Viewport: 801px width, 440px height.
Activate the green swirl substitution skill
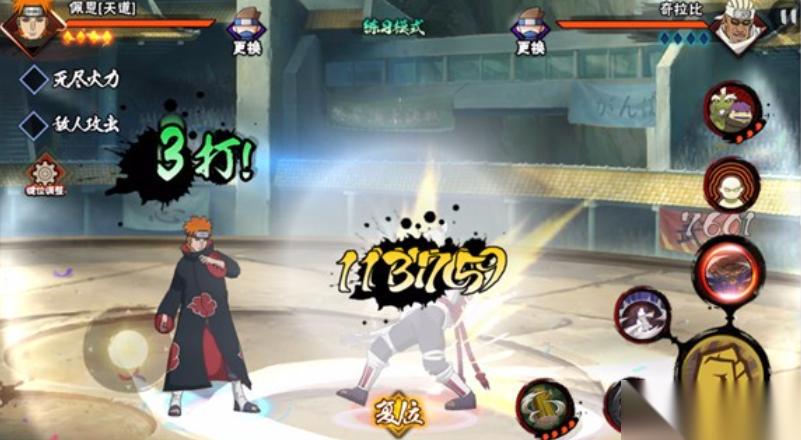545,405
